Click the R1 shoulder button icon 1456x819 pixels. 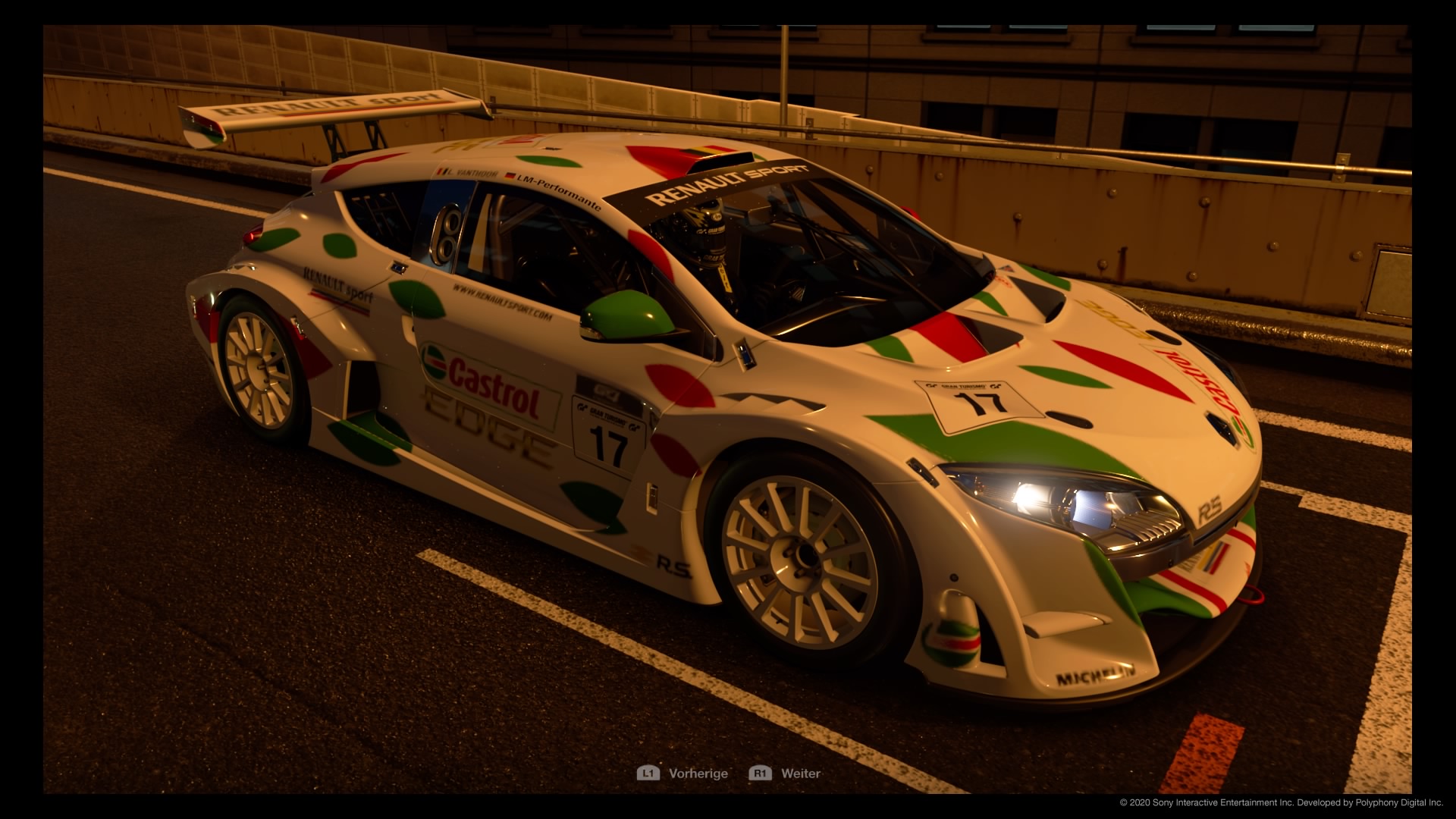coord(759,773)
